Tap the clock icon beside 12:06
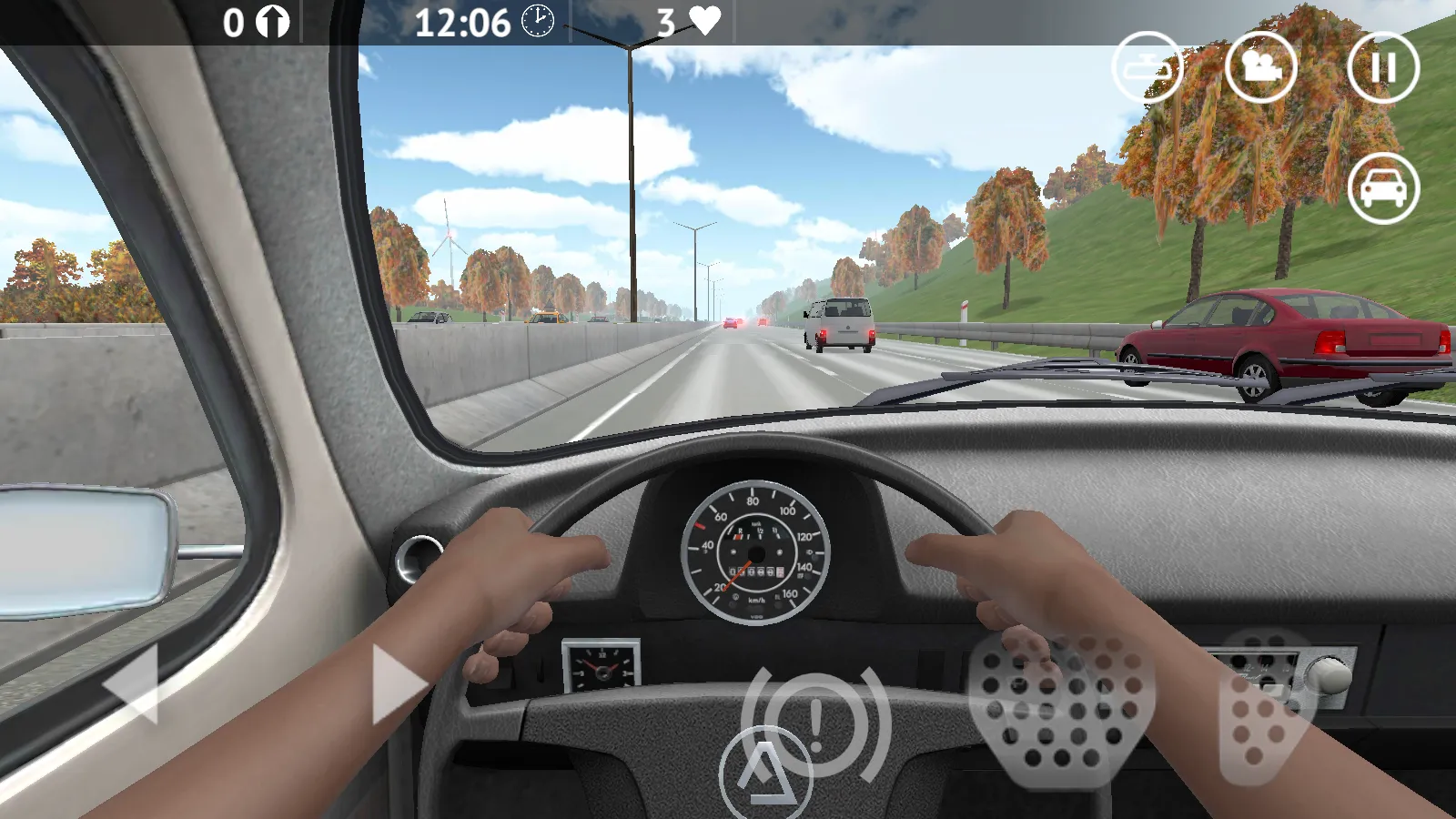The height and width of the screenshot is (819, 1456). click(539, 23)
